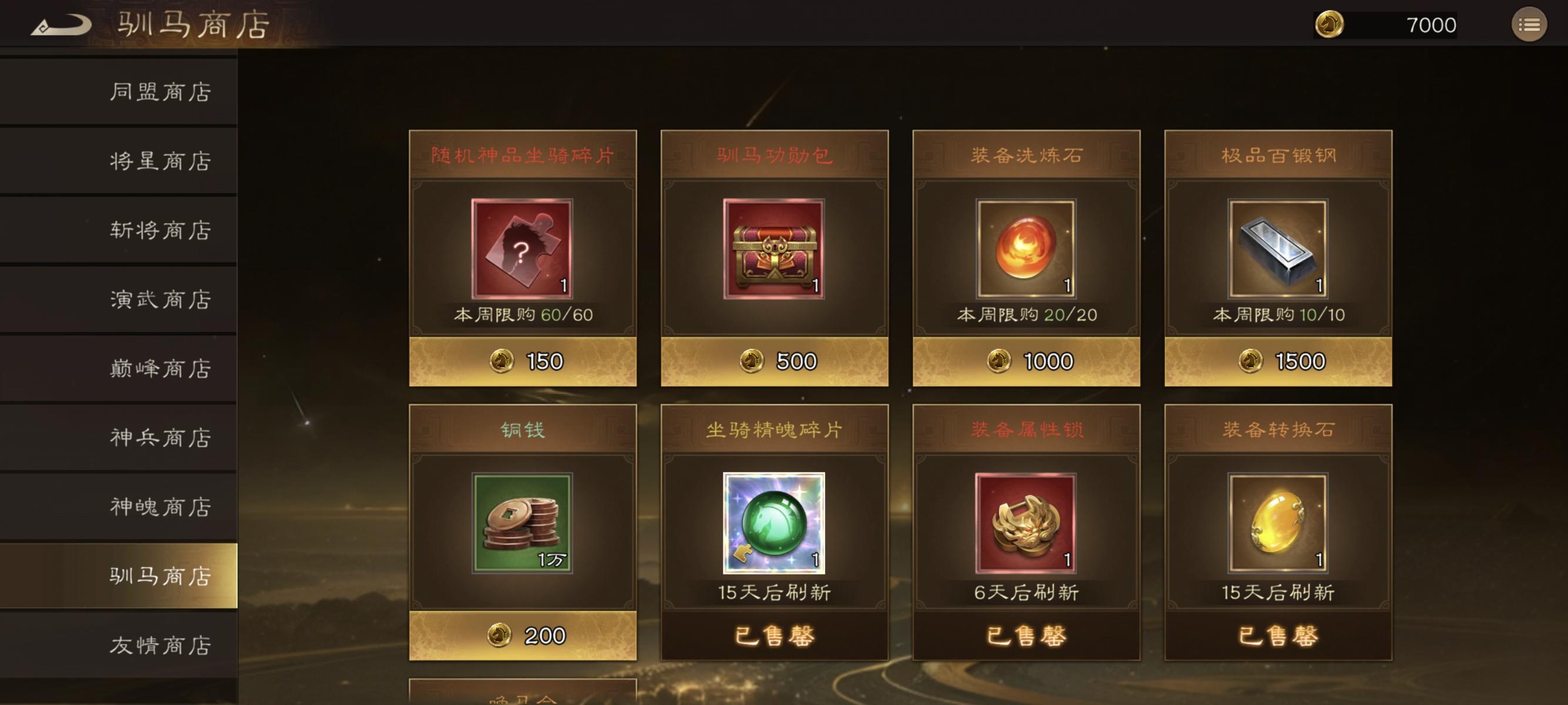The width and height of the screenshot is (1568, 705).
Task: Select the green 坐骑精魄碎片 orb icon
Action: click(x=774, y=522)
